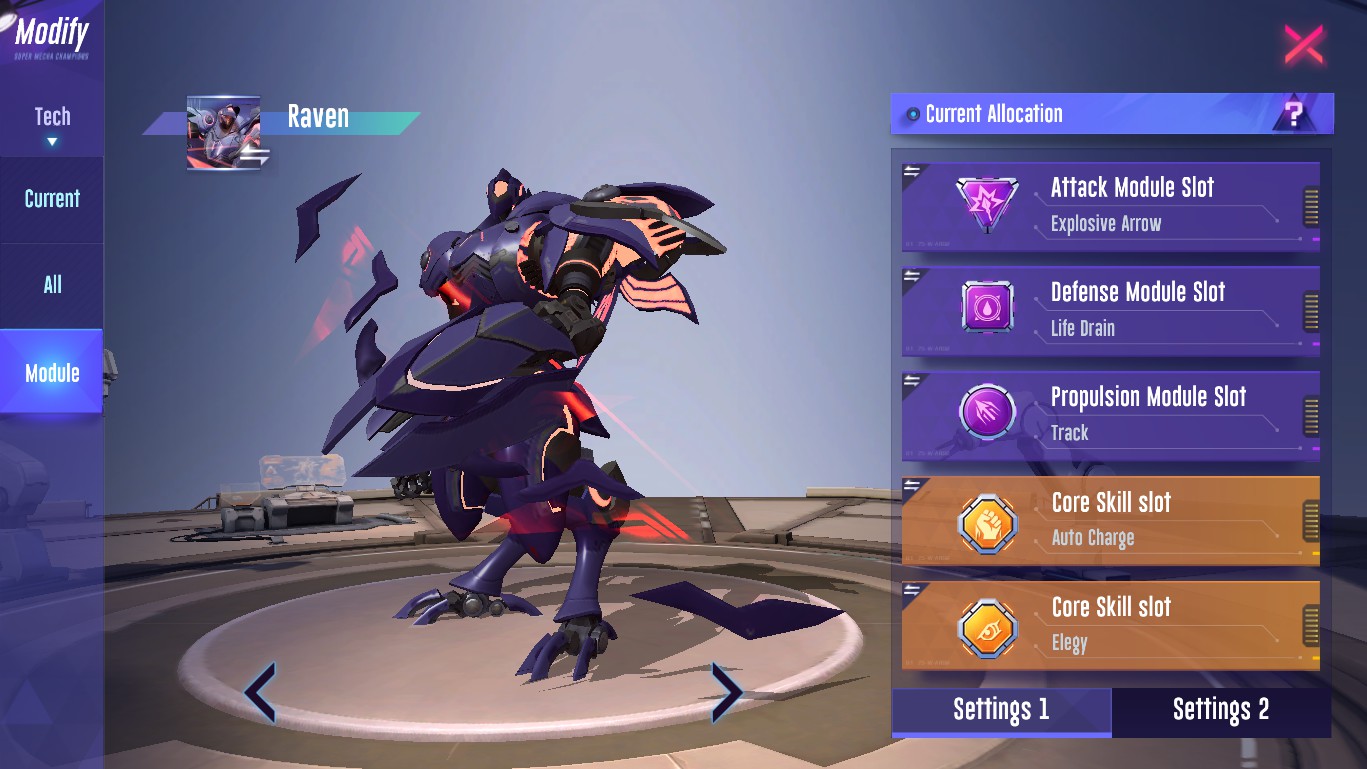Pick the Elegy Core Skill slot
This screenshot has width=1367, height=769.
1110,624
